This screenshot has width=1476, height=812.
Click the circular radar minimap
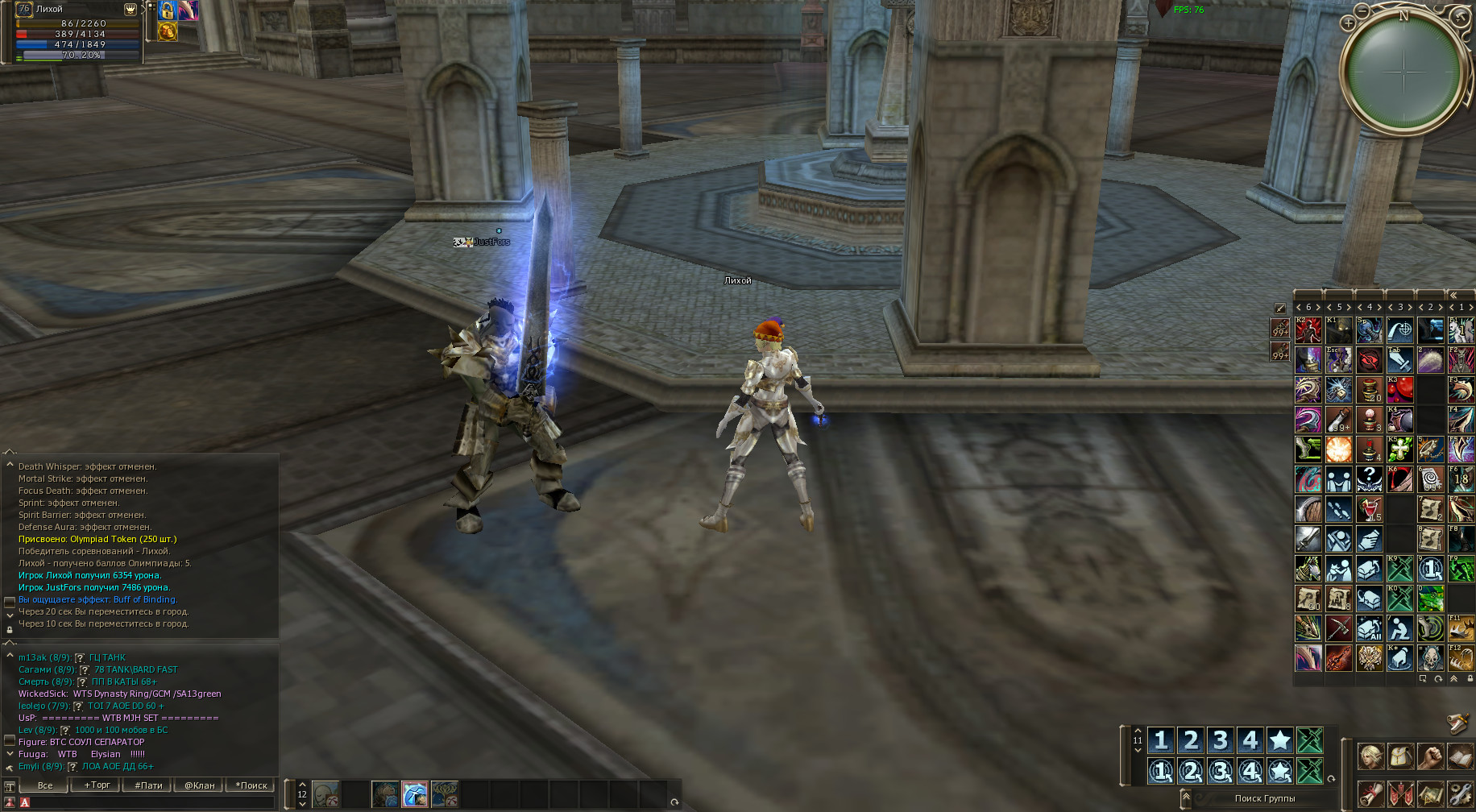coord(1404,74)
